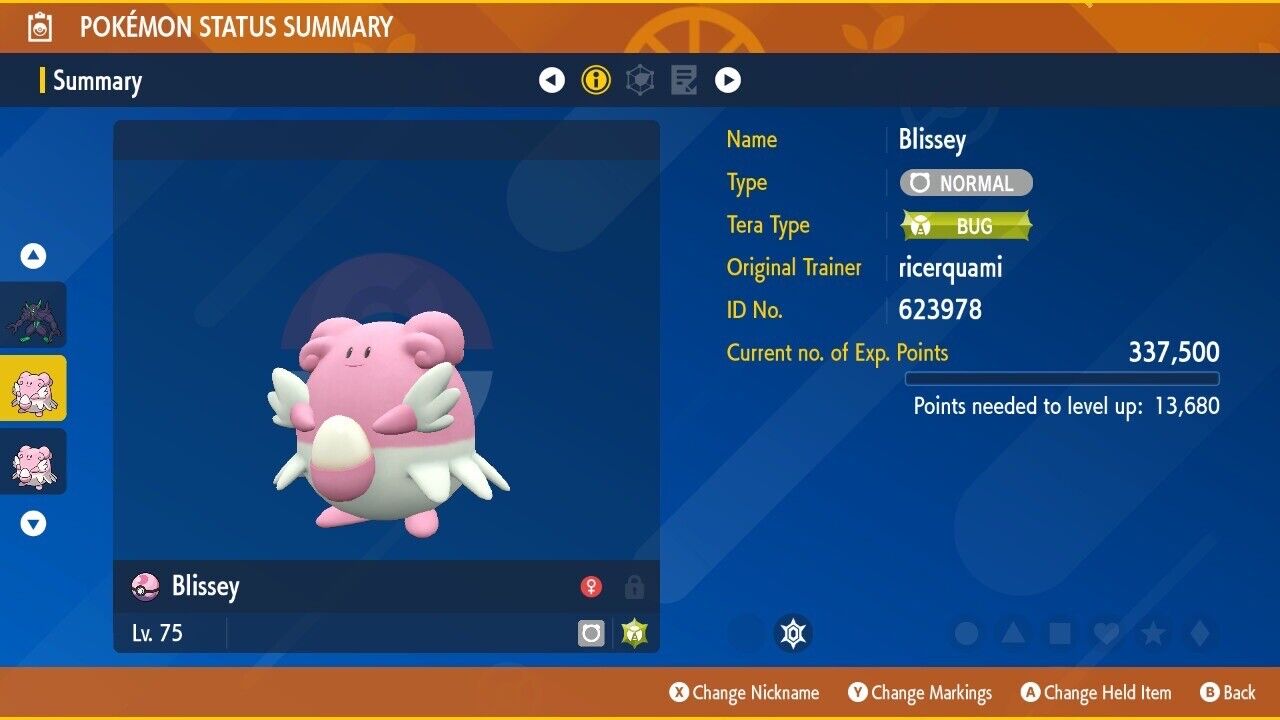
Task: Switch to the stats hexagon tab
Action: click(640, 80)
